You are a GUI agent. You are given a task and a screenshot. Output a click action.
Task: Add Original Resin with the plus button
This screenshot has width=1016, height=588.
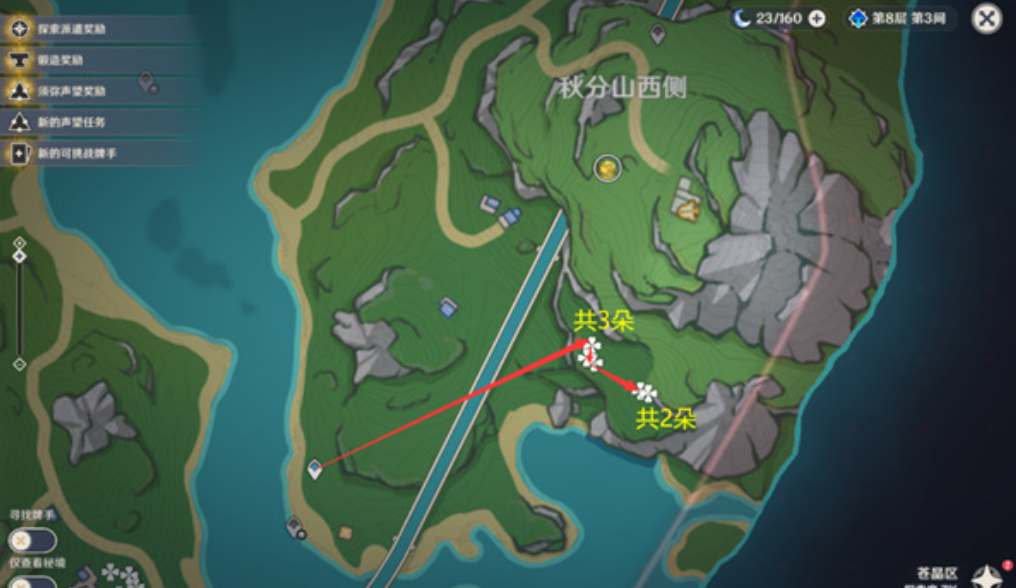817,19
